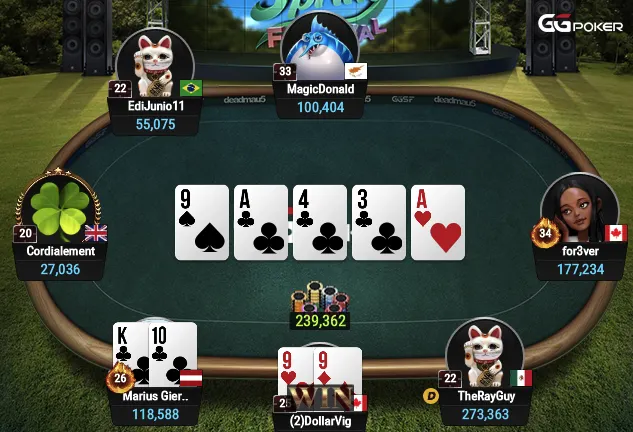The height and width of the screenshot is (432, 633).
Task: Open TheRayGuy's lucky cat avatar
Action: pyautogui.click(x=483, y=355)
